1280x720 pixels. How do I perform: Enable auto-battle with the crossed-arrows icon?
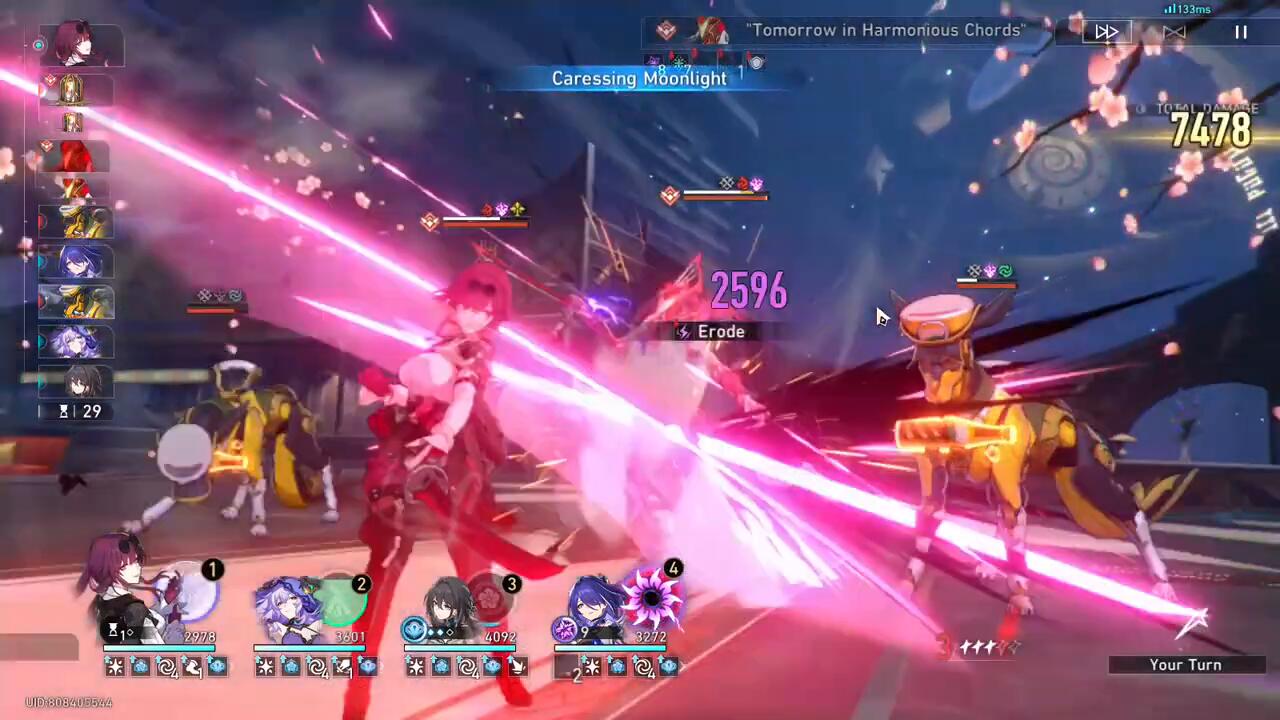point(1174,32)
